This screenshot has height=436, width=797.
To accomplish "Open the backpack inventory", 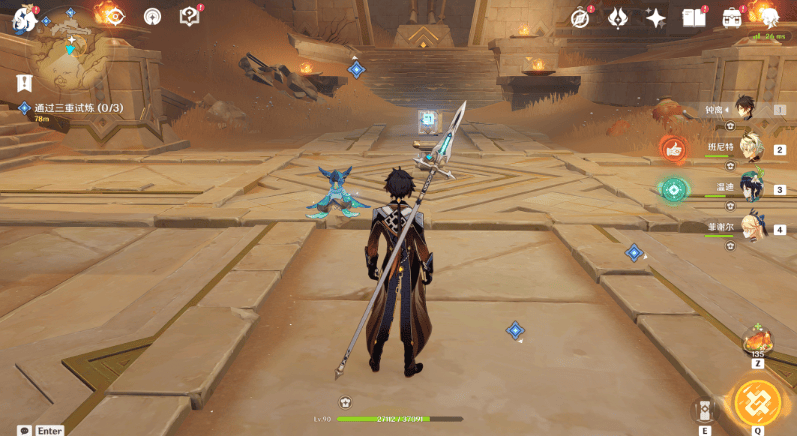I will tap(733, 17).
